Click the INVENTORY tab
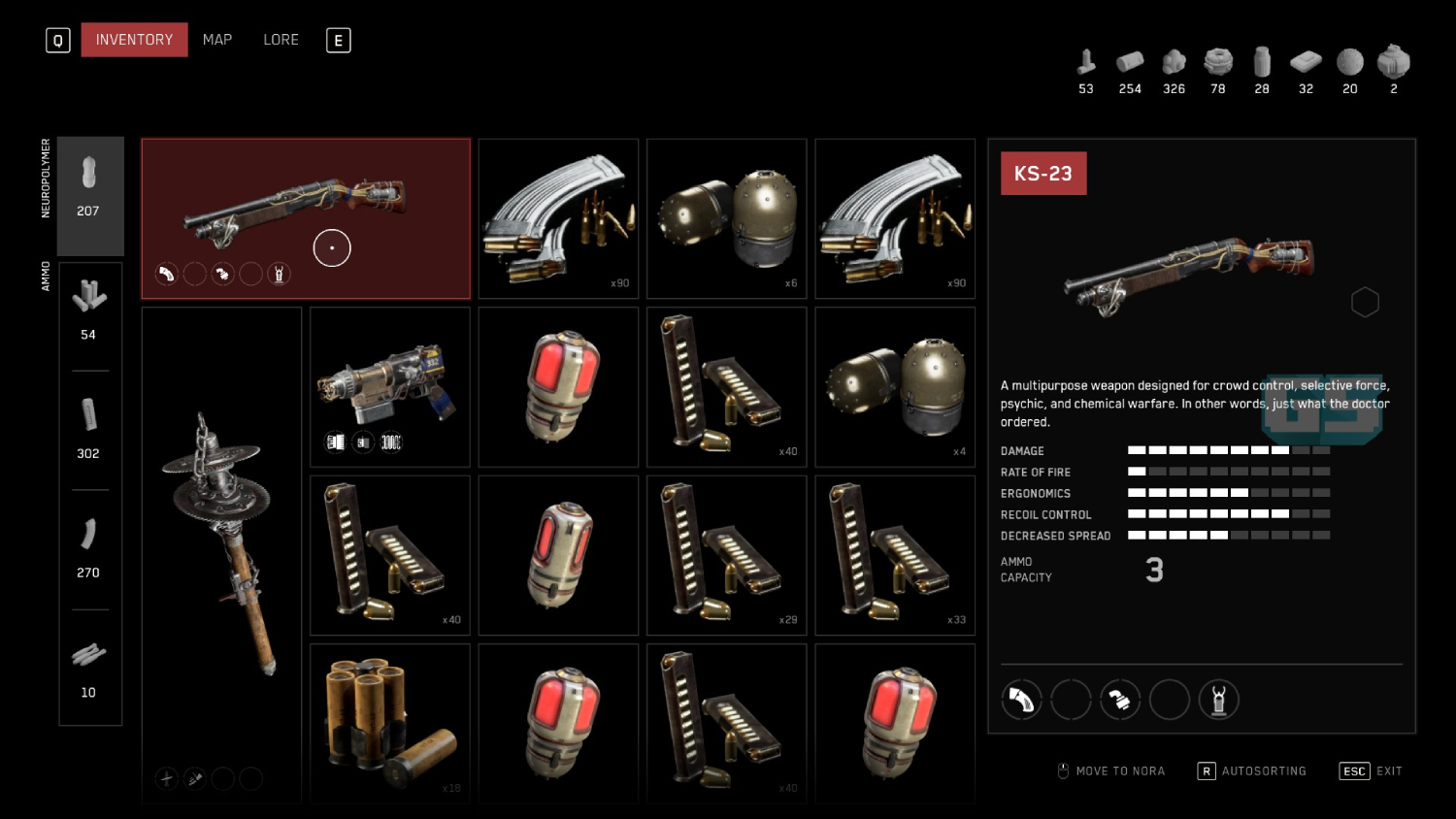The image size is (1456, 819). 134,40
